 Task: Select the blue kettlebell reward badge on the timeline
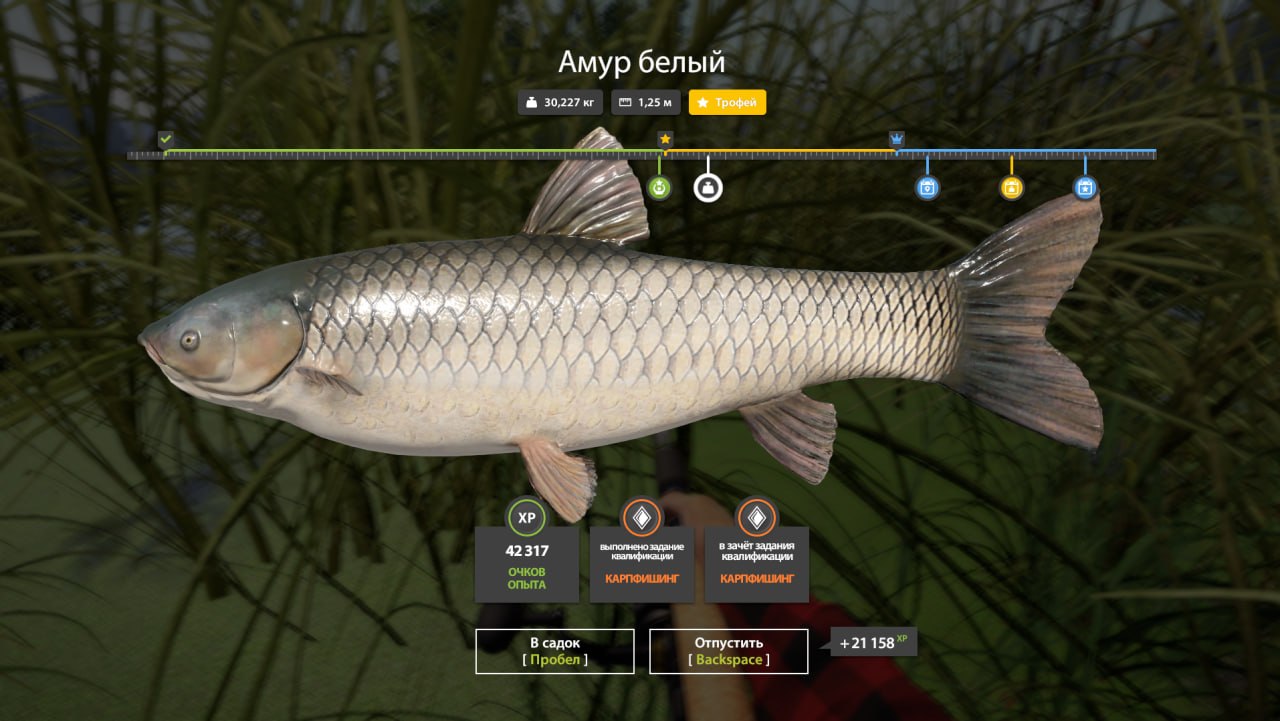926,187
